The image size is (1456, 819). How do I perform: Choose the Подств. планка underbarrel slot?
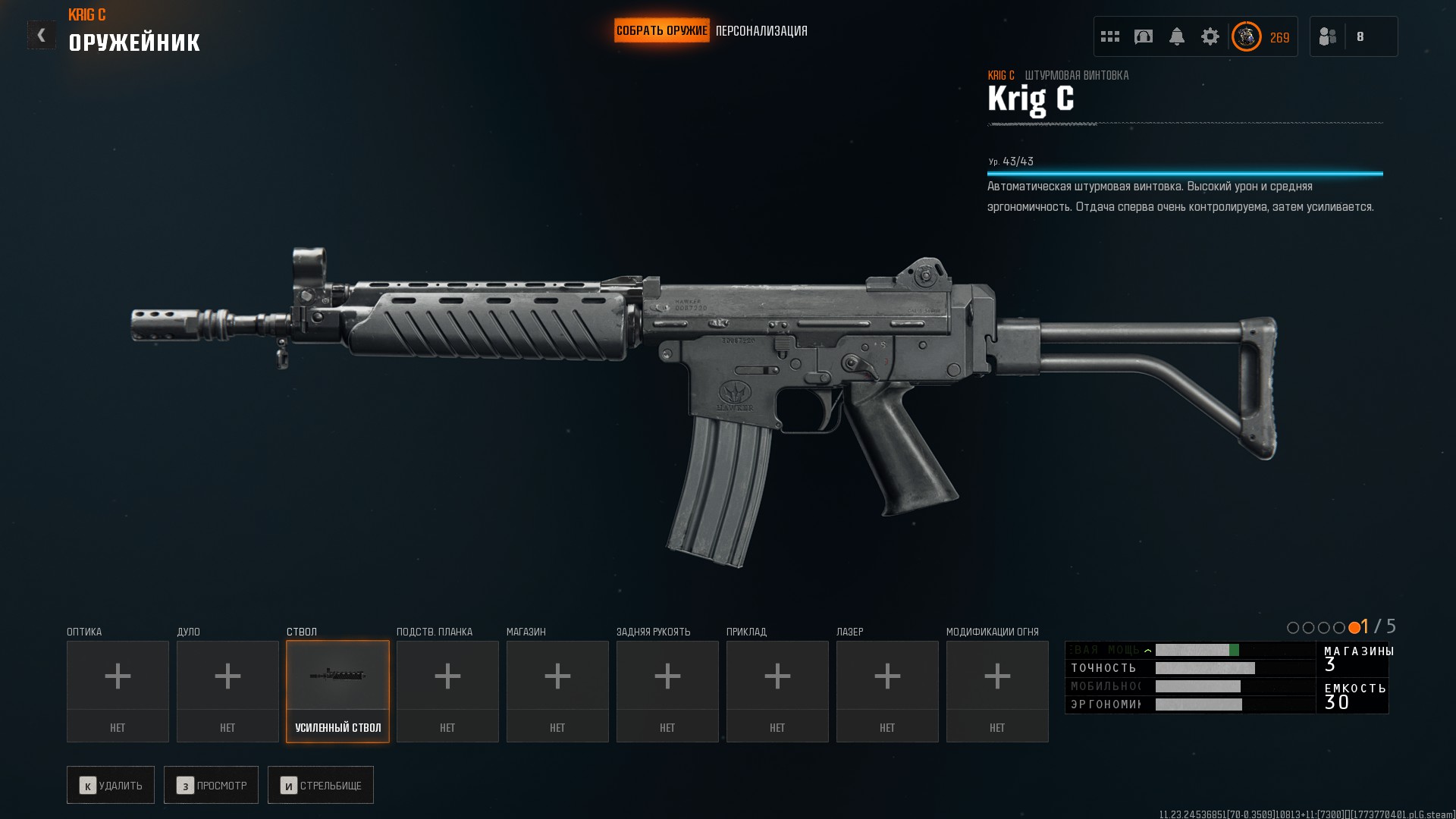447,691
